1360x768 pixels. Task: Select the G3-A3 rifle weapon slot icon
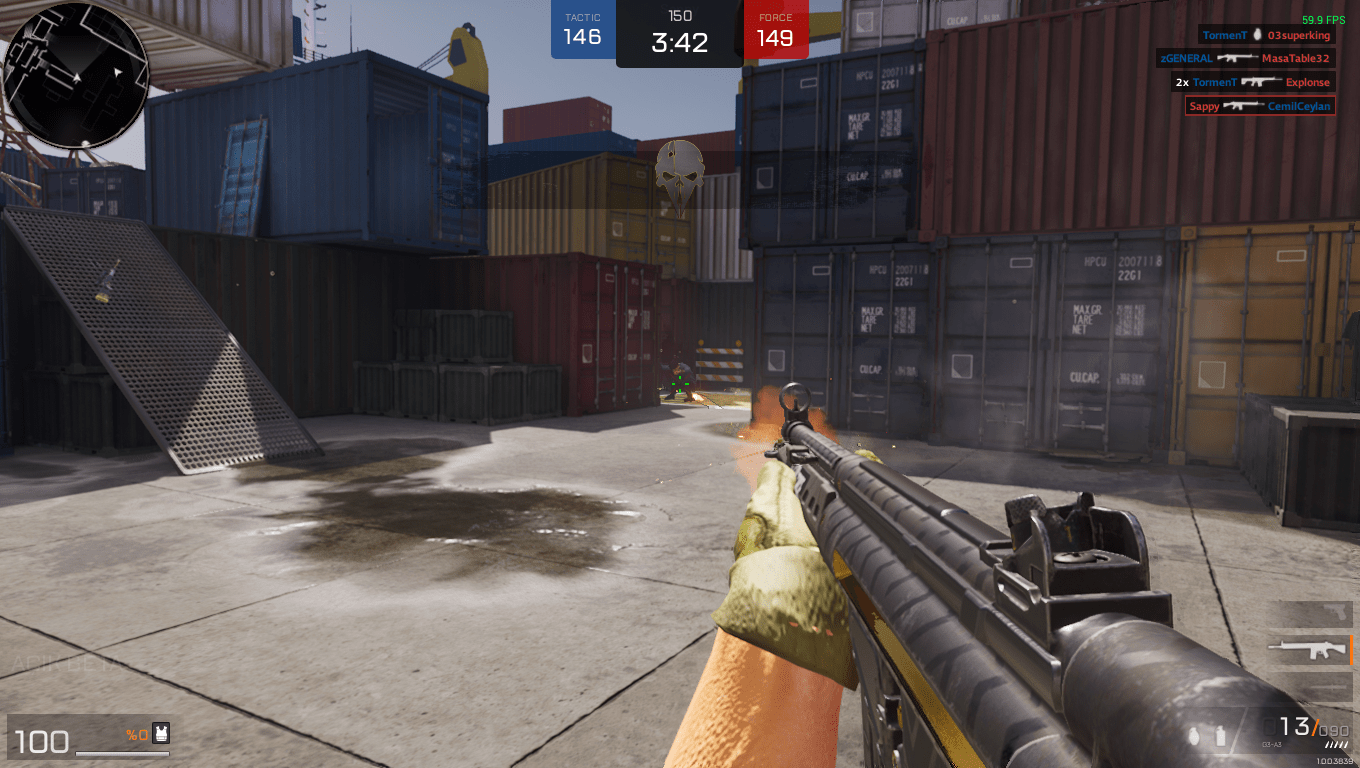(1309, 650)
